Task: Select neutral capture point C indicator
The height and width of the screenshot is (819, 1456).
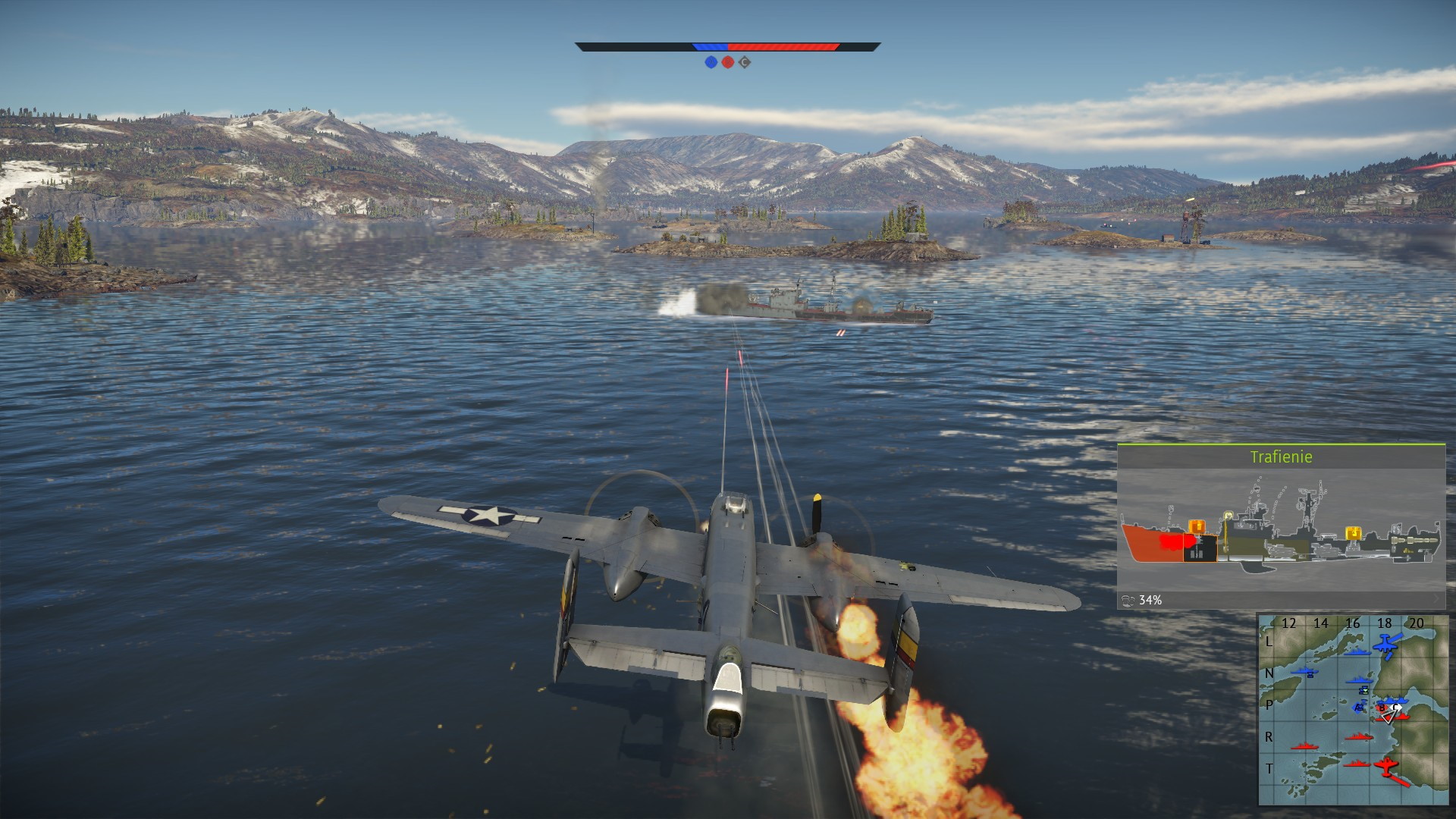Action: tap(745, 62)
